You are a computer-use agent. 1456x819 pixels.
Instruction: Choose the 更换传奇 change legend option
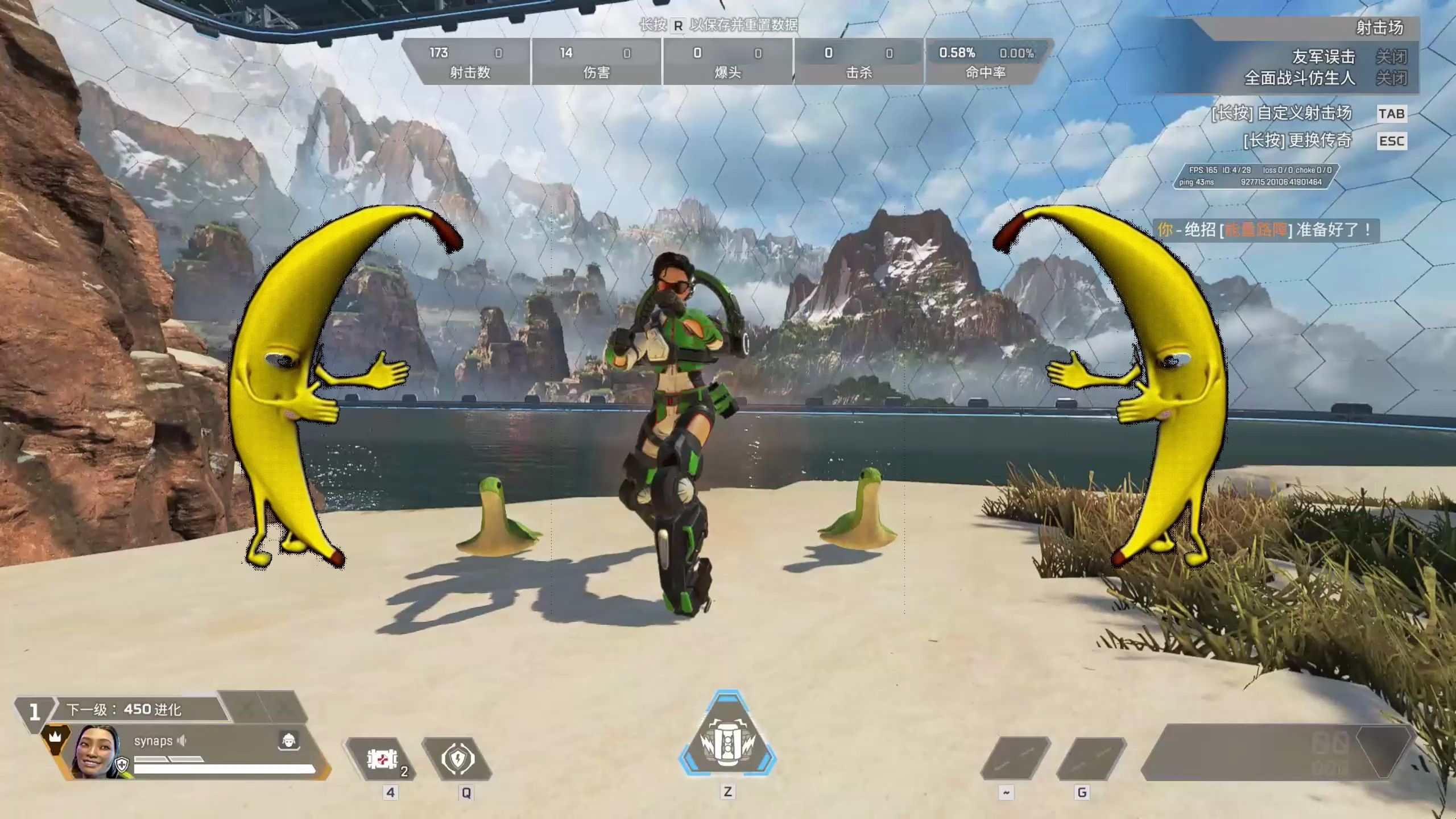(x=1297, y=140)
